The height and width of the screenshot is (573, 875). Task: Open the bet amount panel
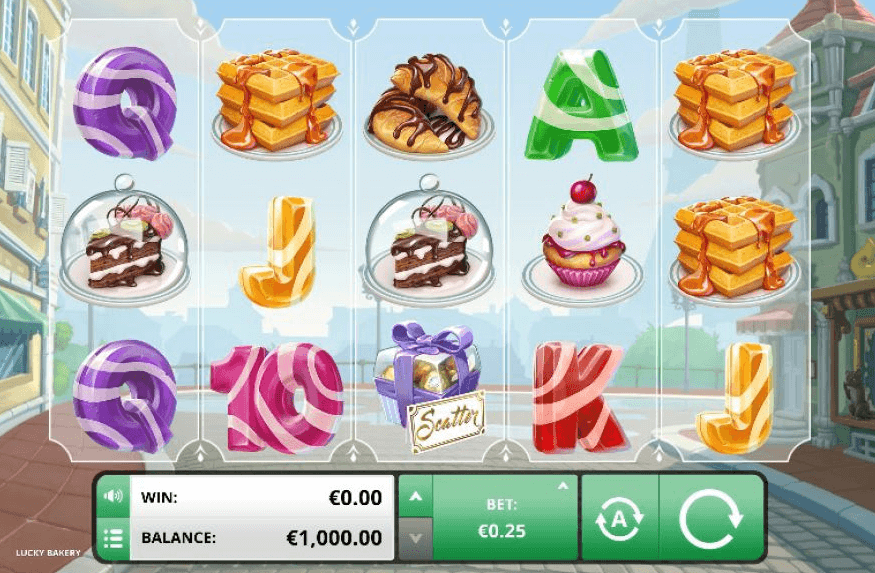pyautogui.click(x=504, y=518)
